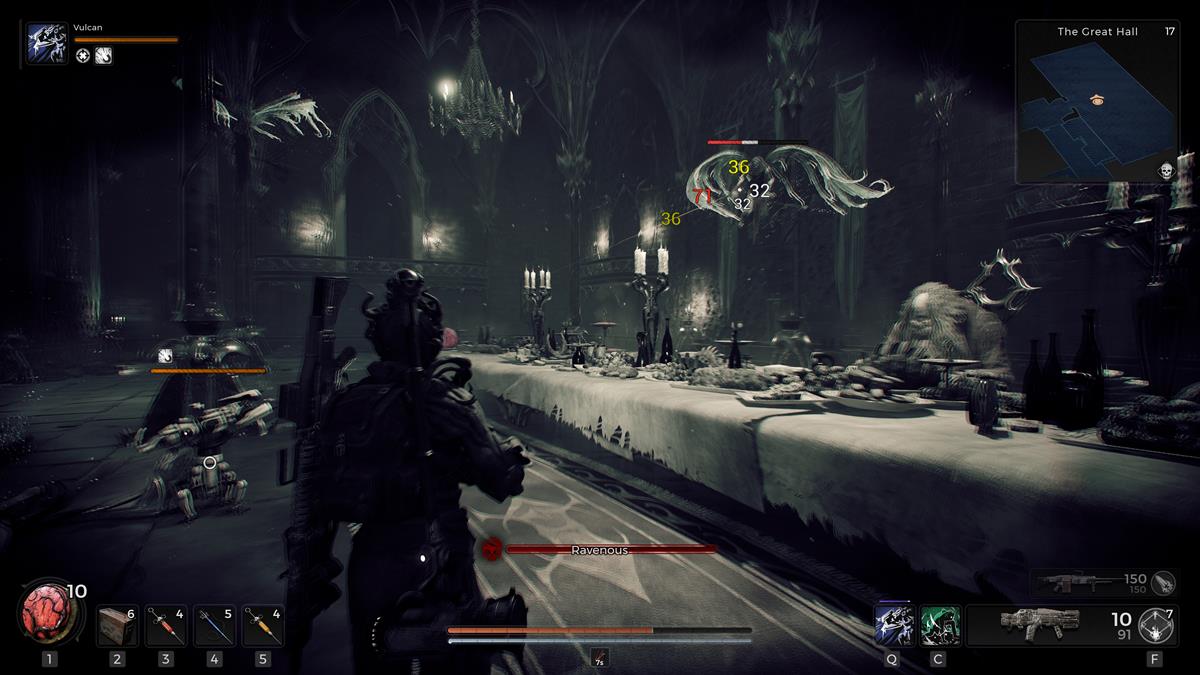Select the ammo box consumable slot
The width and height of the screenshot is (1200, 675).
pyautogui.click(x=117, y=626)
